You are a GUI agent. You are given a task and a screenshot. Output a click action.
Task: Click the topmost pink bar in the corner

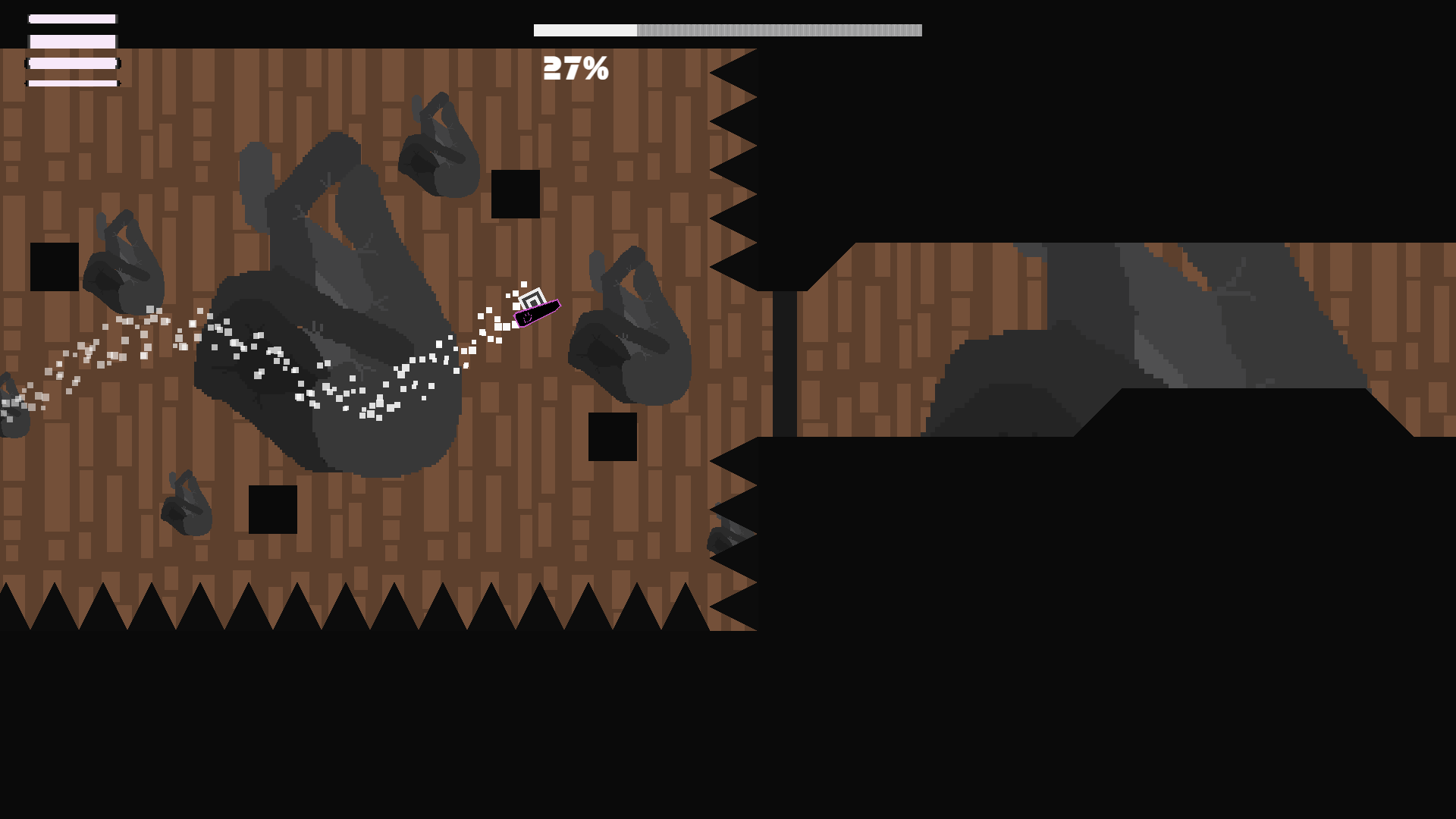click(72, 18)
